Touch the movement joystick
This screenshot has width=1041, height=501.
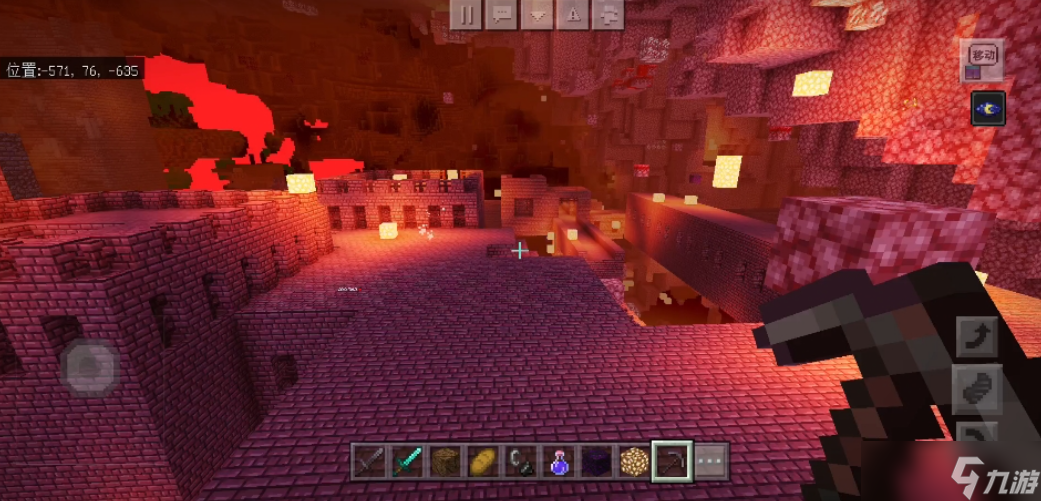(x=90, y=366)
